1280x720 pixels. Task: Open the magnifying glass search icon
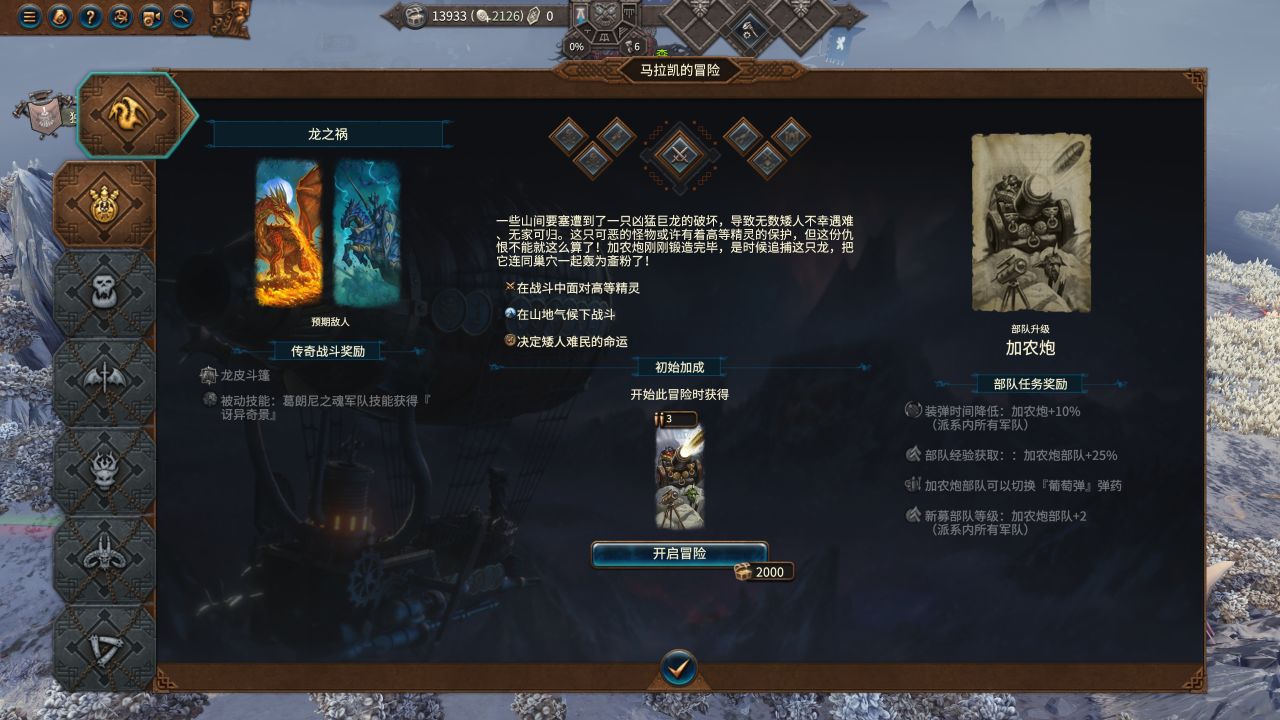click(x=181, y=18)
